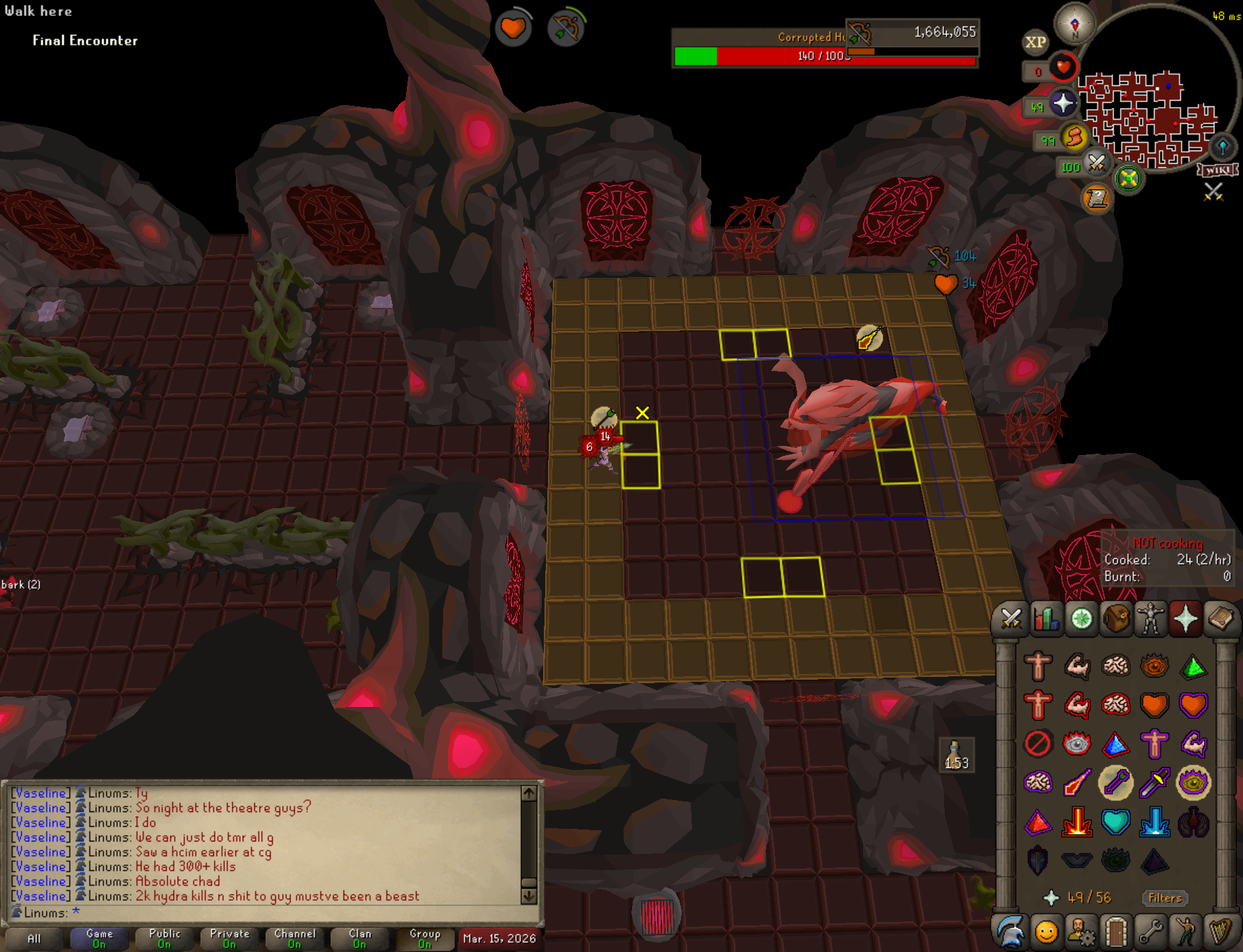1243x952 pixels.
Task: Open the Combat Options tab
Action: pyautogui.click(x=1011, y=619)
